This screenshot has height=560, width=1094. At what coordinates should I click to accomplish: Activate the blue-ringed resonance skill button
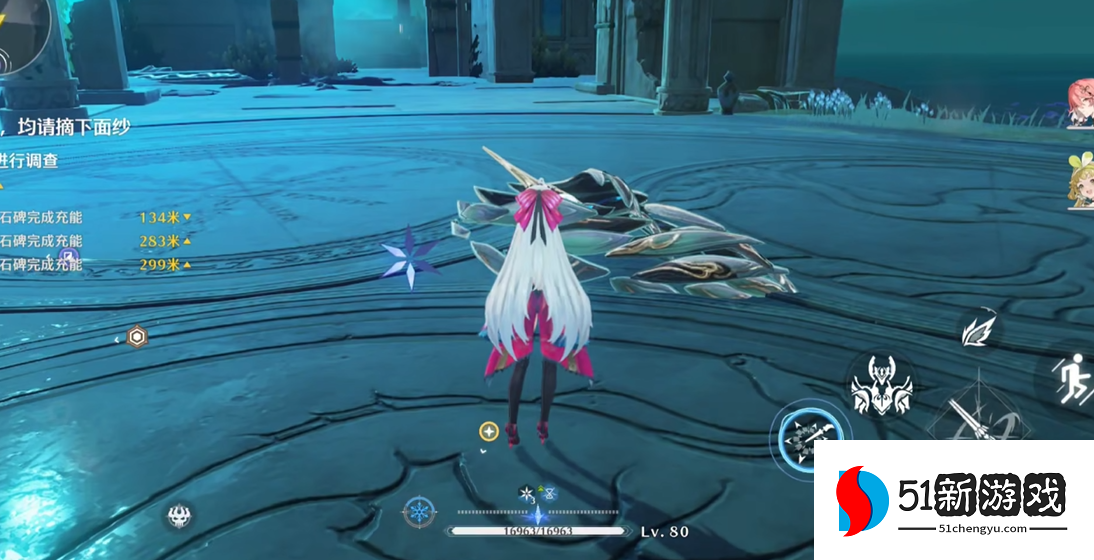point(810,437)
